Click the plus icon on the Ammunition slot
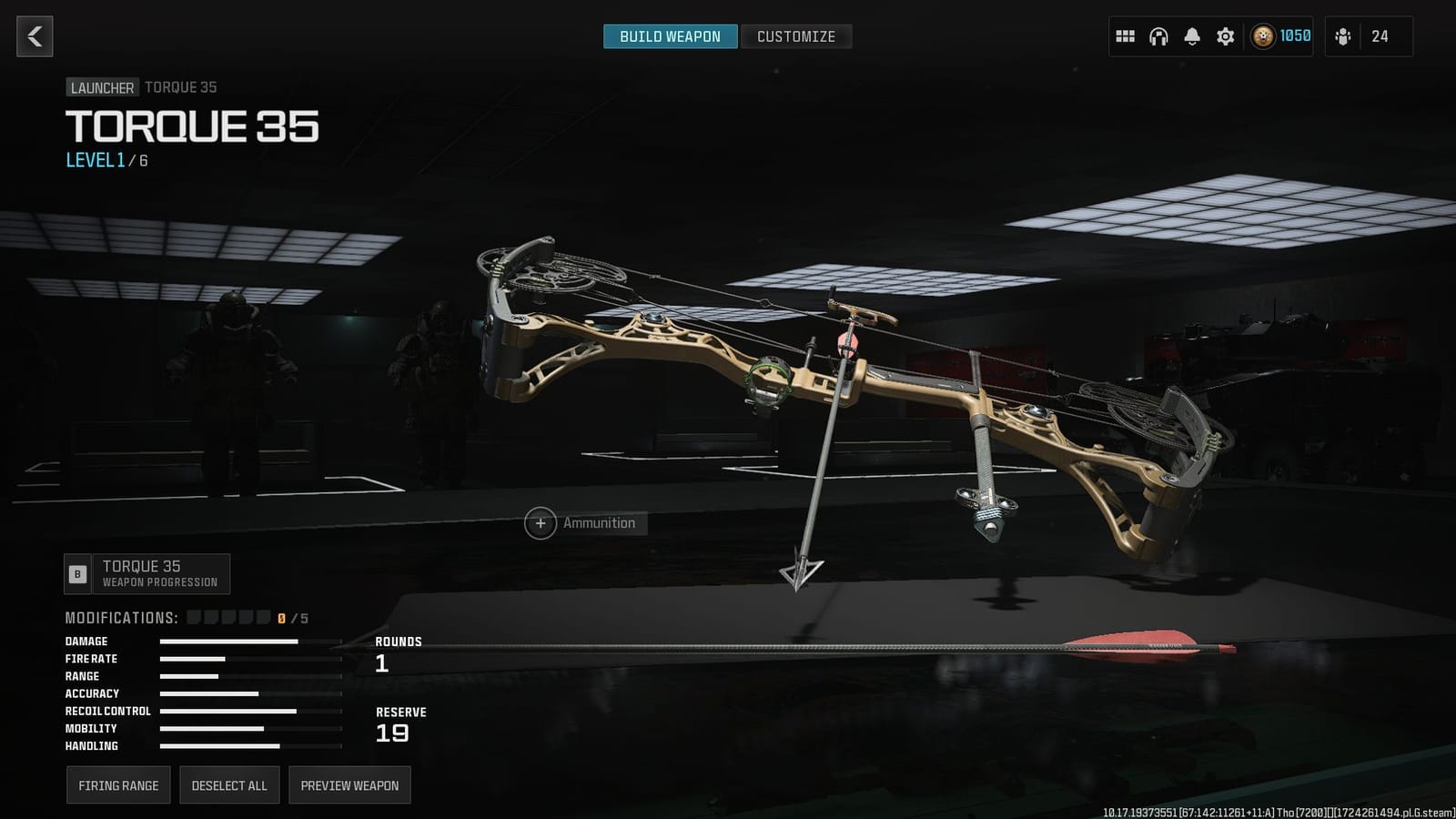This screenshot has width=1456, height=819. 541,523
